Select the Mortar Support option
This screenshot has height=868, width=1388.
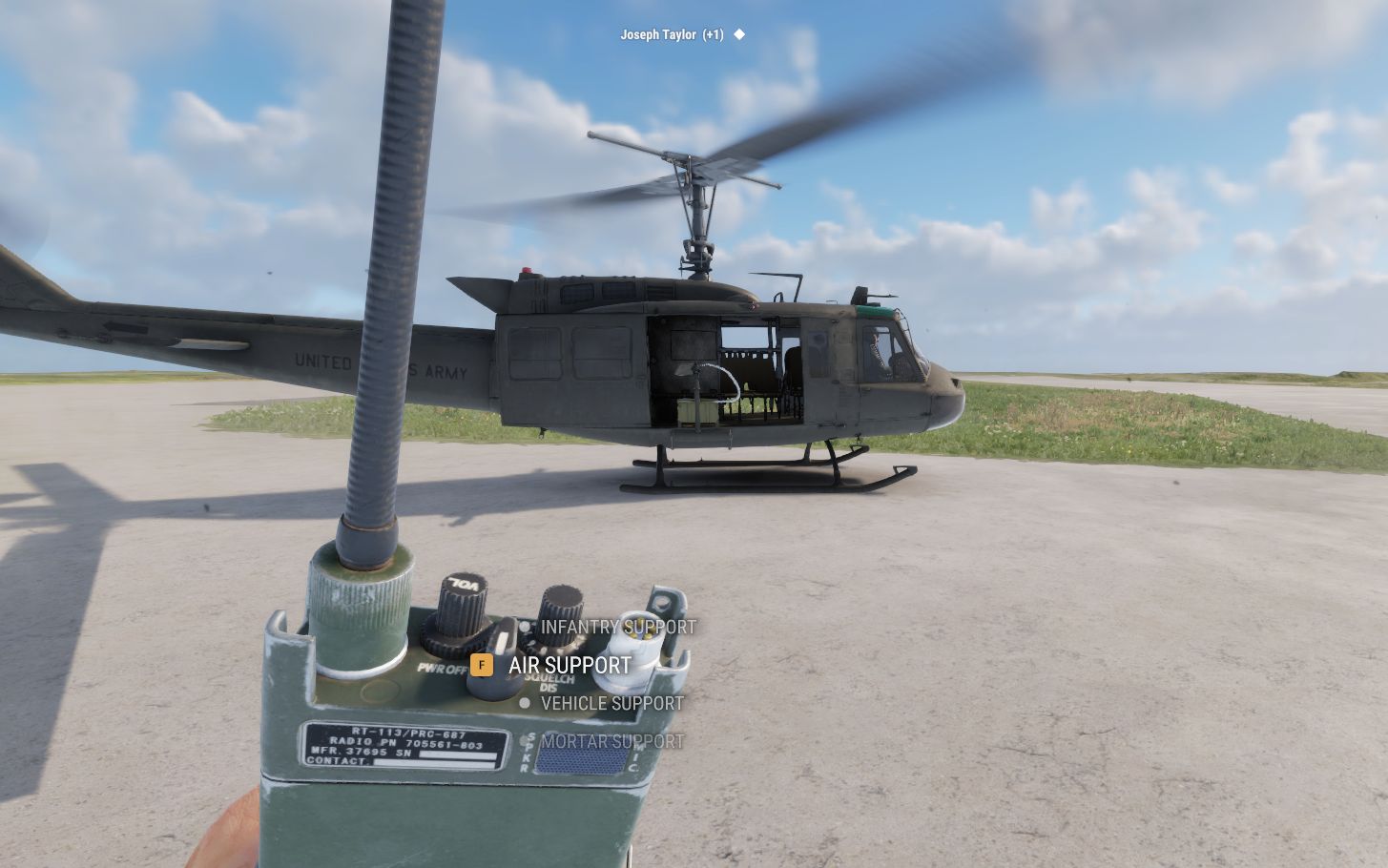coord(611,742)
